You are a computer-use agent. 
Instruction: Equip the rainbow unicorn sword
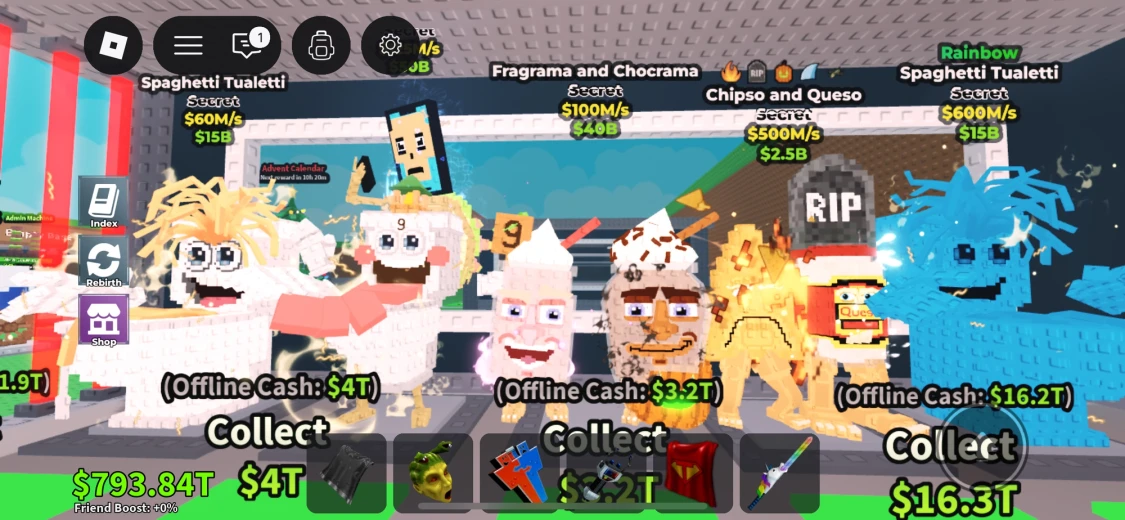tap(779, 473)
